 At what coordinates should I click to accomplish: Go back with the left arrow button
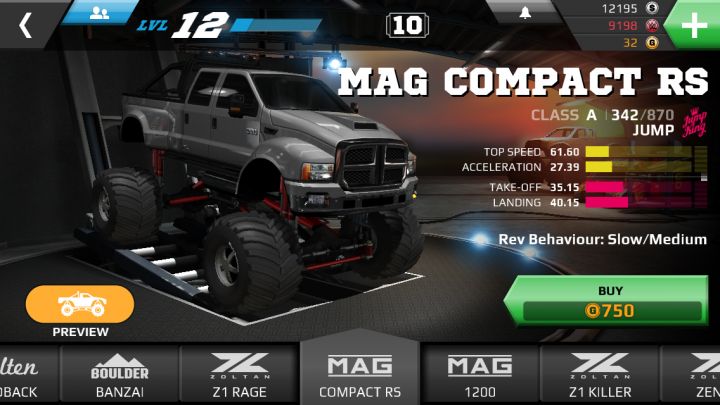click(25, 25)
